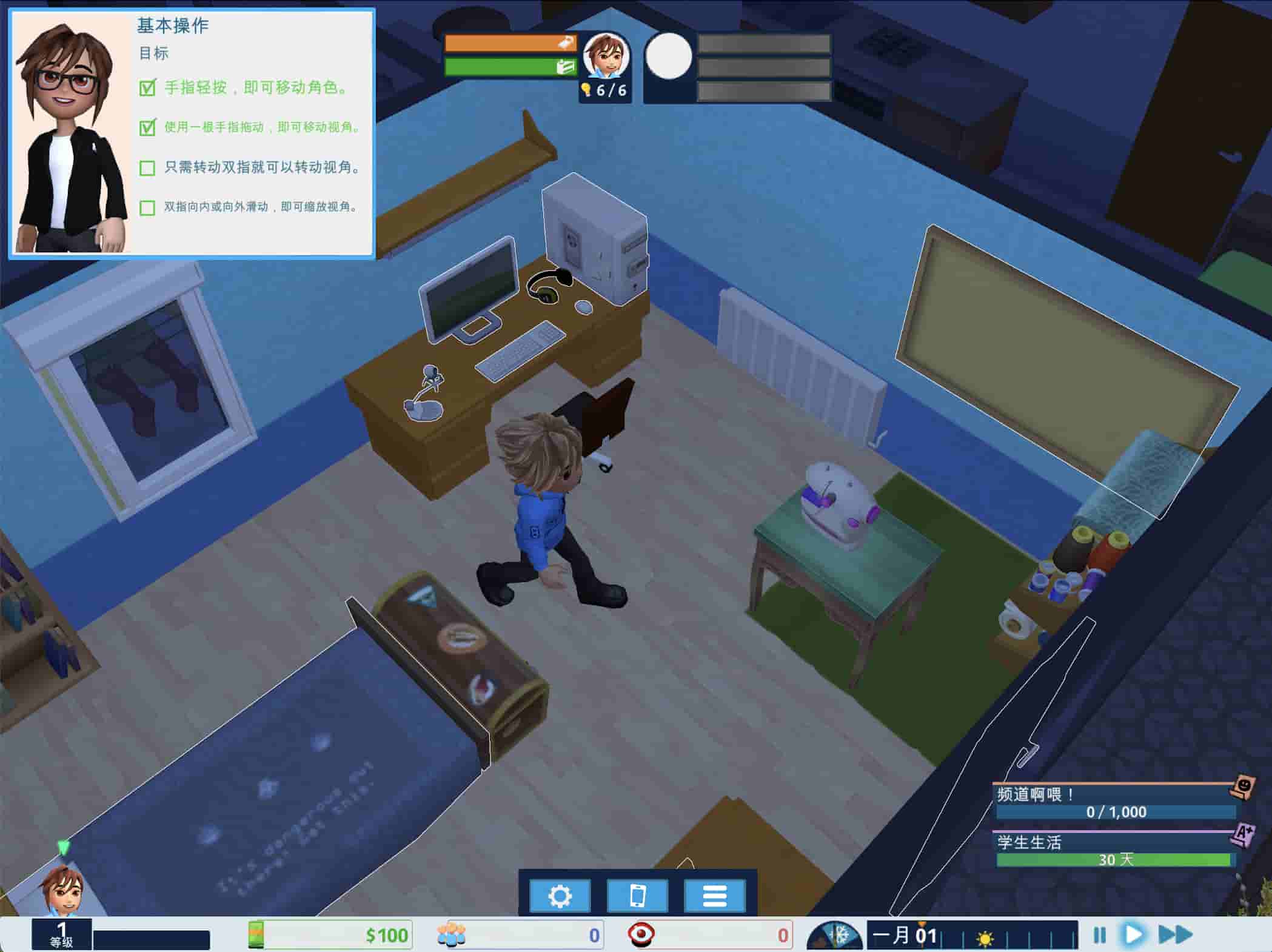The height and width of the screenshot is (952, 1272).
Task: Open the three-line hamburger menu
Action: (714, 896)
